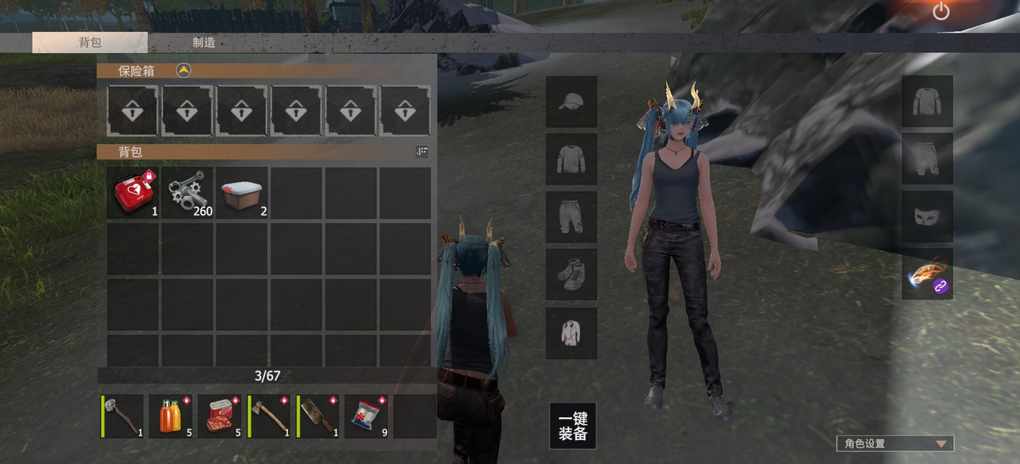Image resolution: width=1020 pixels, height=464 pixels.
Task: Open the 背包 backpack tab
Action: (90, 43)
